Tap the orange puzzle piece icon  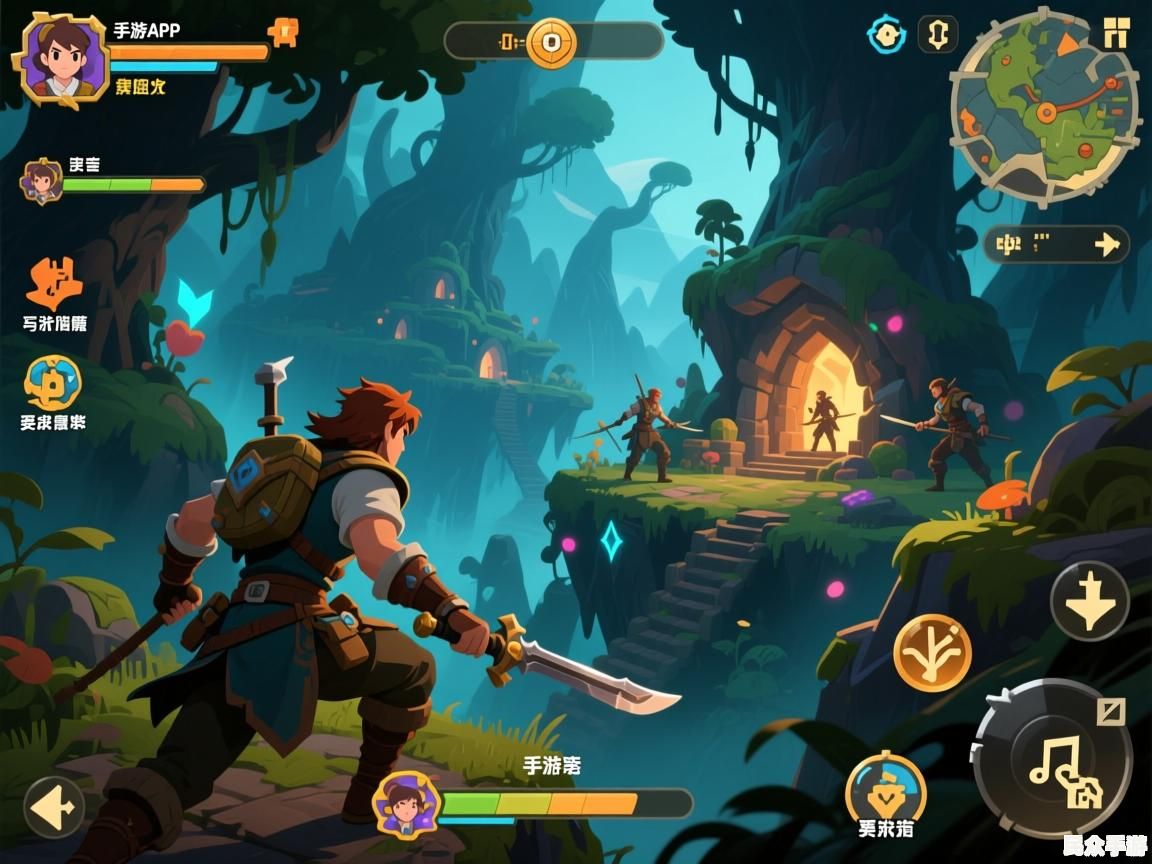55,283
